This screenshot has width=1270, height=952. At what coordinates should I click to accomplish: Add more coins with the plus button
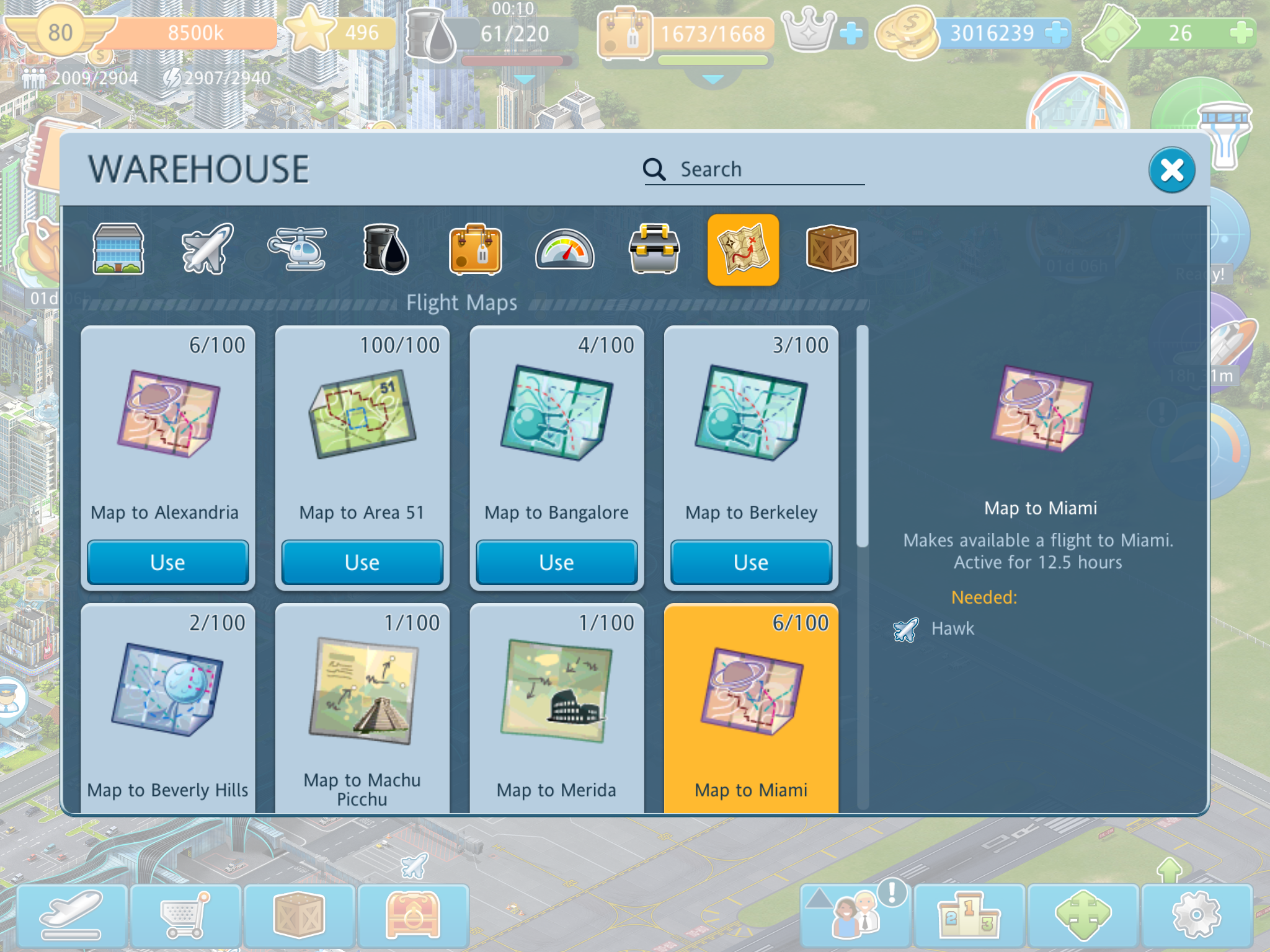pos(1055,33)
